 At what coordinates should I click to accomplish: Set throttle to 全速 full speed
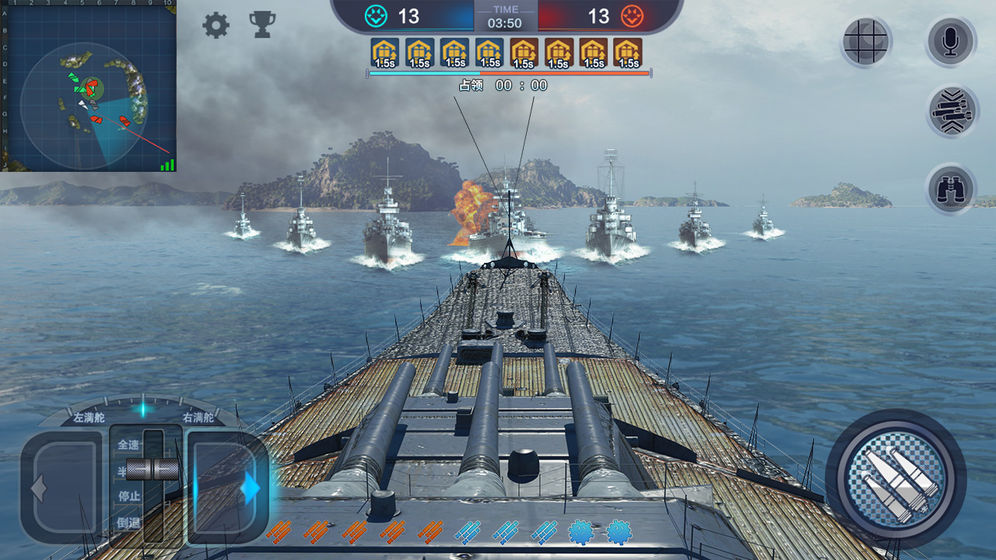click(130, 445)
